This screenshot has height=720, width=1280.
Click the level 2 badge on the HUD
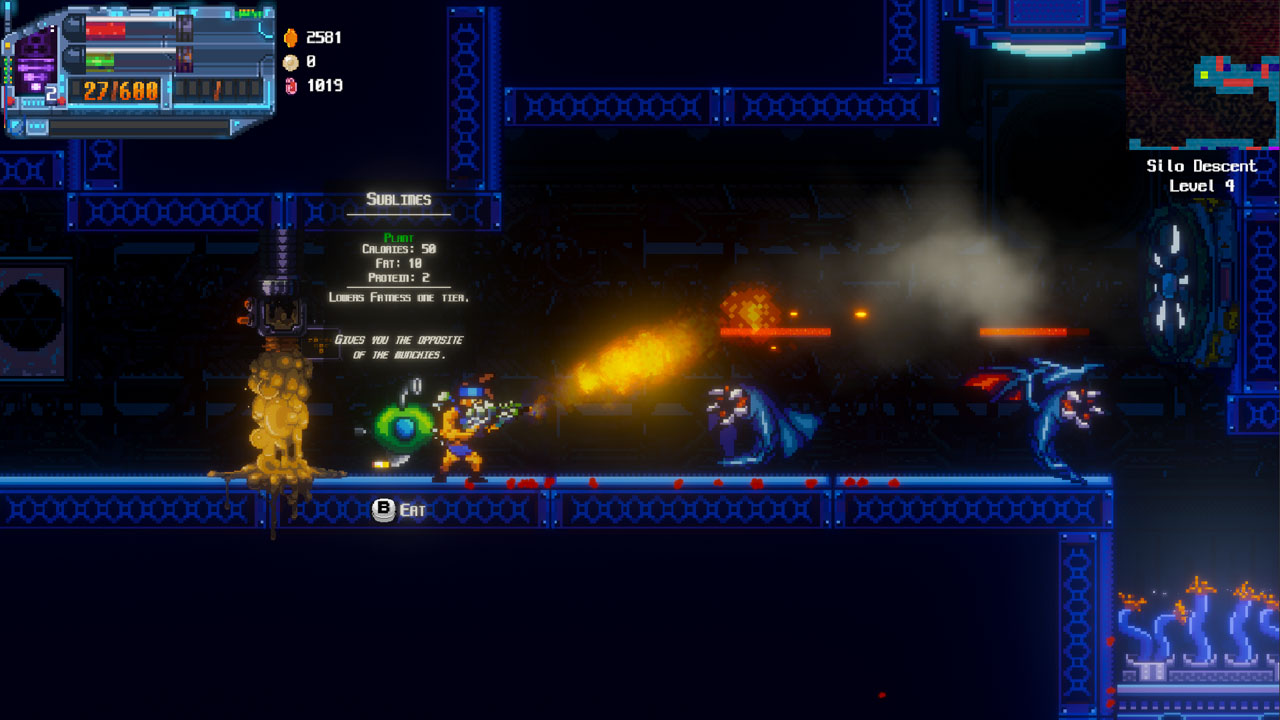50,92
